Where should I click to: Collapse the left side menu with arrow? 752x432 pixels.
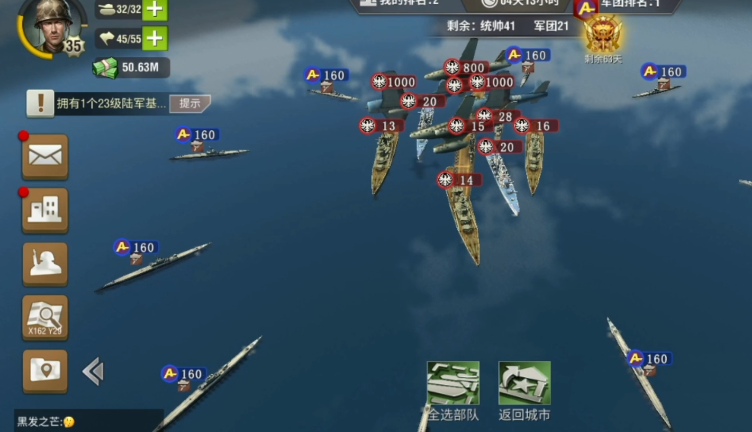coord(93,372)
